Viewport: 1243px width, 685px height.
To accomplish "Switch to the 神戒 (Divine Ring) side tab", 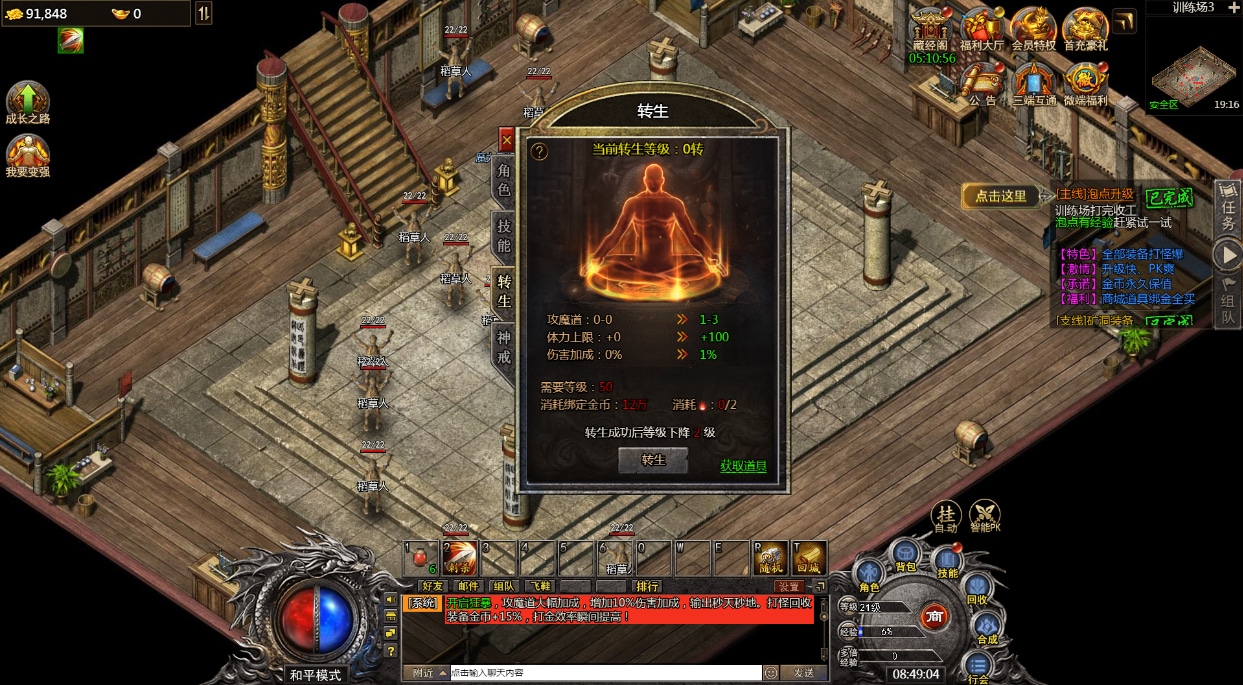I will point(504,346).
